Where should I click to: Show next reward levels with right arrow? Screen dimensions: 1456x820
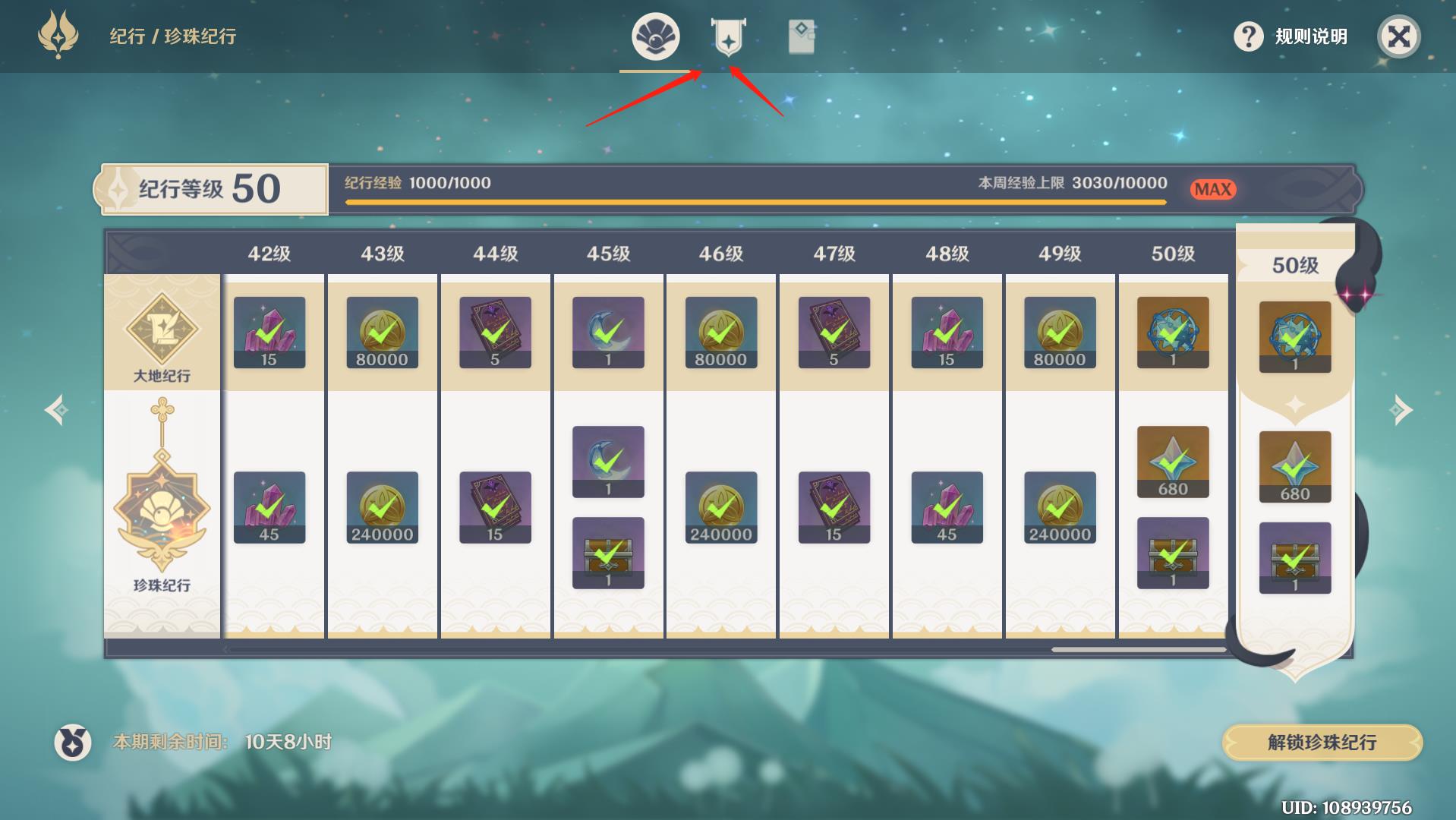1401,410
